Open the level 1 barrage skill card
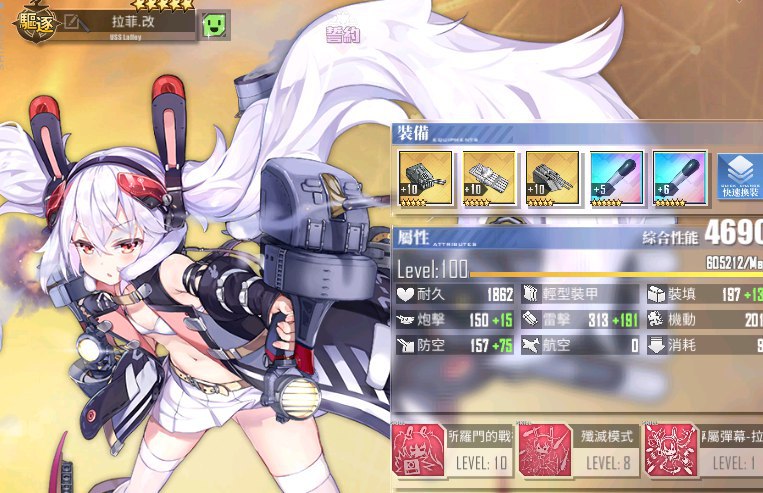This screenshot has width=763, height=493. (x=703, y=448)
